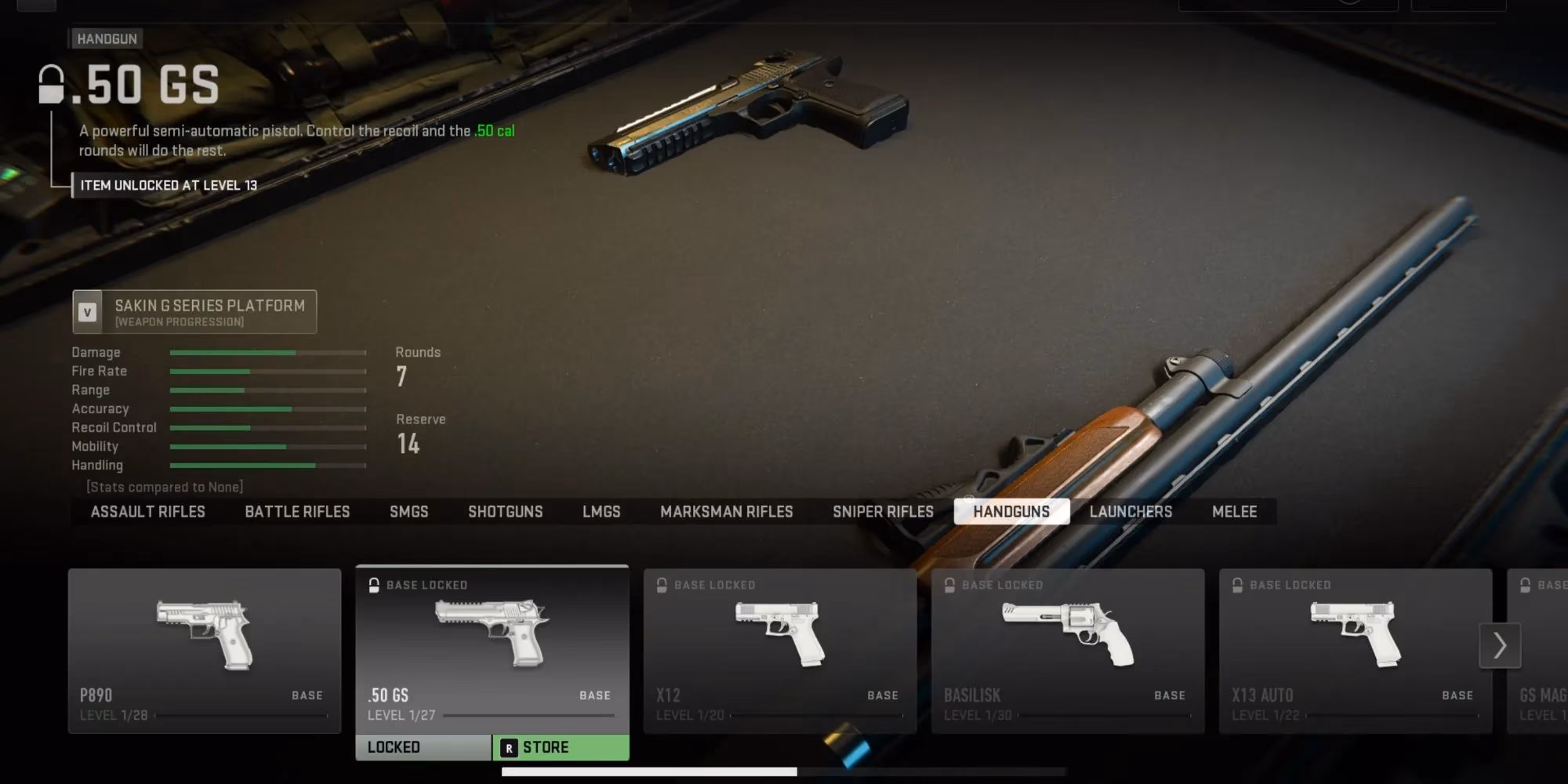
Task: Open the Melee weapons tab
Action: [1234, 512]
